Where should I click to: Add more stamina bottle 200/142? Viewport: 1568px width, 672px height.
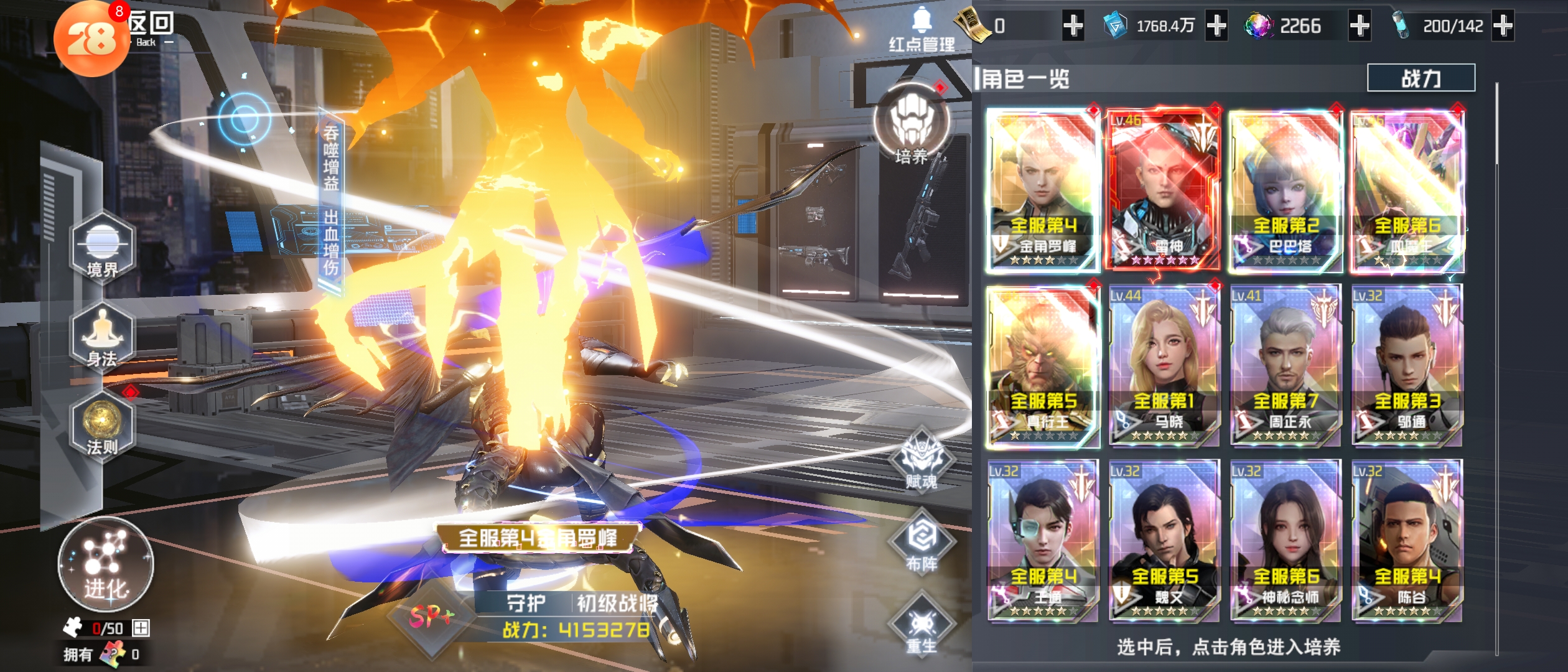1503,26
